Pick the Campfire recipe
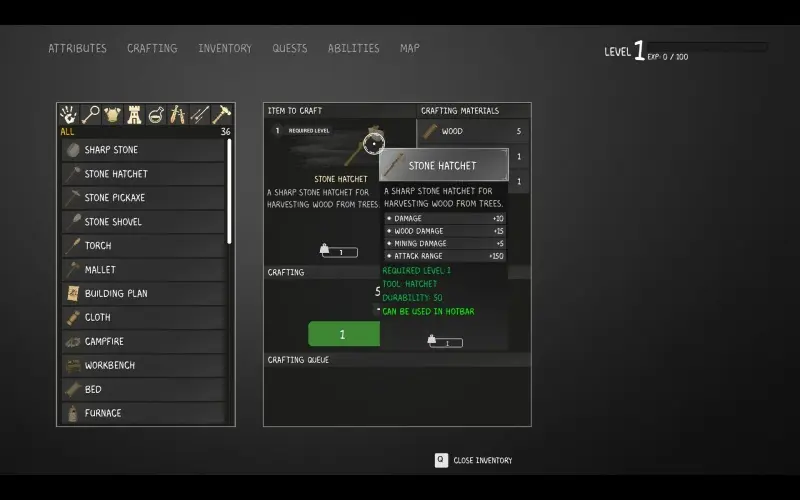The height and width of the screenshot is (500, 800). click(144, 342)
